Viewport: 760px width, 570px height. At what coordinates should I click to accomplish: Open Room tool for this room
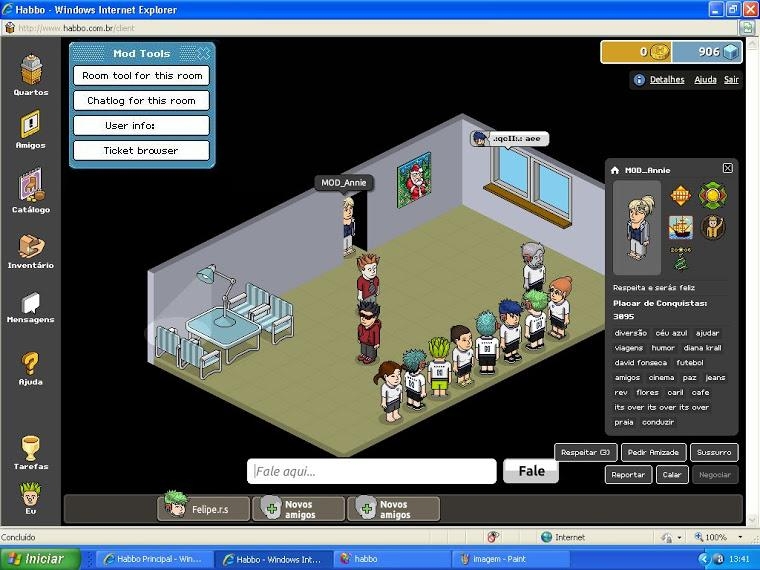click(x=141, y=76)
